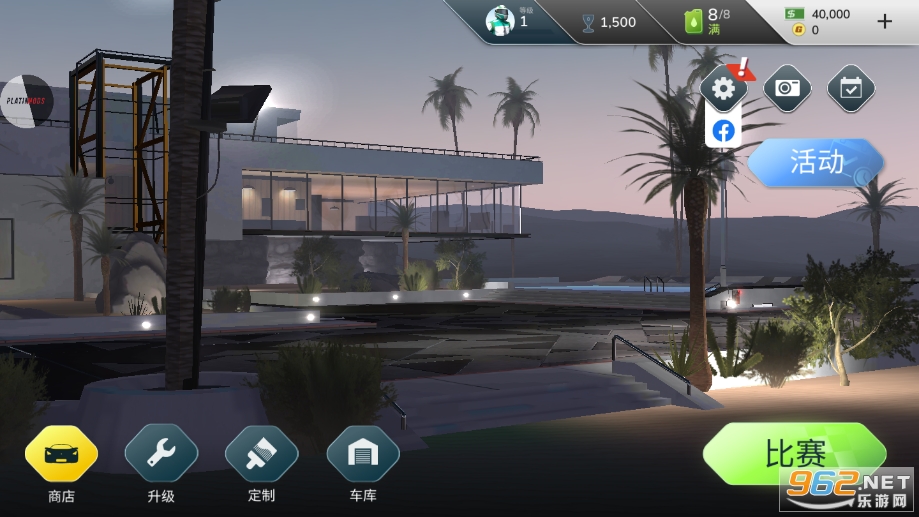Screen dimensions: 919x517
Task: Tap the Facebook icon
Action: click(723, 131)
